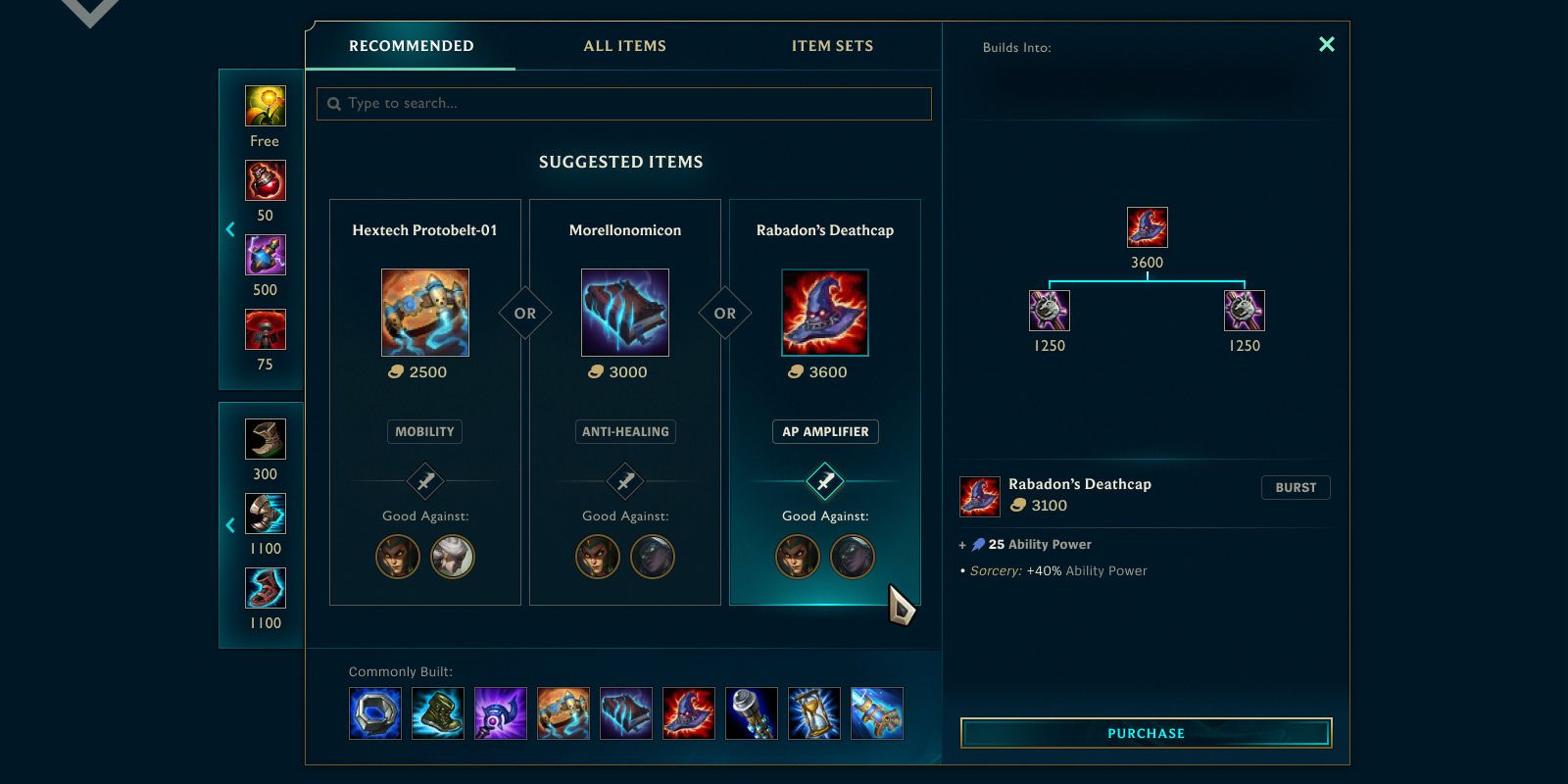Image resolution: width=1568 pixels, height=784 pixels.
Task: Open the ITEM SETS tab
Action: point(832,45)
